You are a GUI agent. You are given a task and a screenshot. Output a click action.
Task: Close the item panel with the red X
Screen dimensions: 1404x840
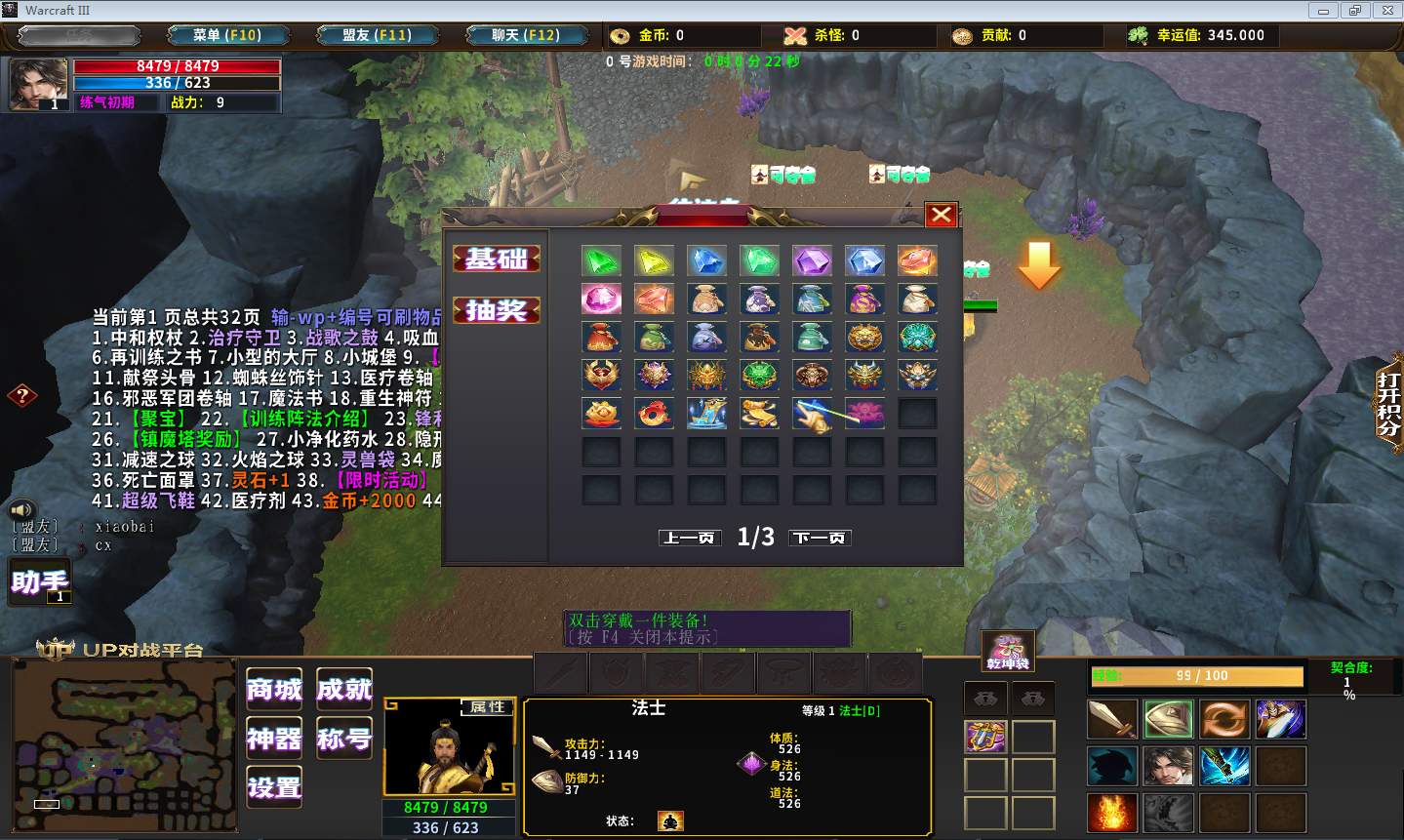[941, 215]
